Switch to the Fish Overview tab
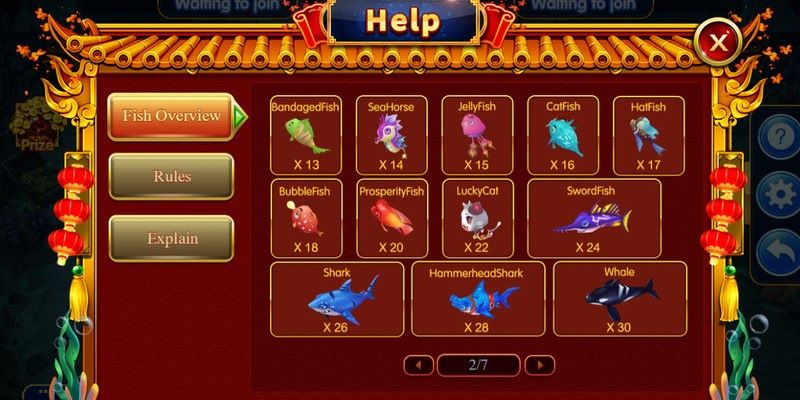Screen dimensions: 800x400 [171, 116]
